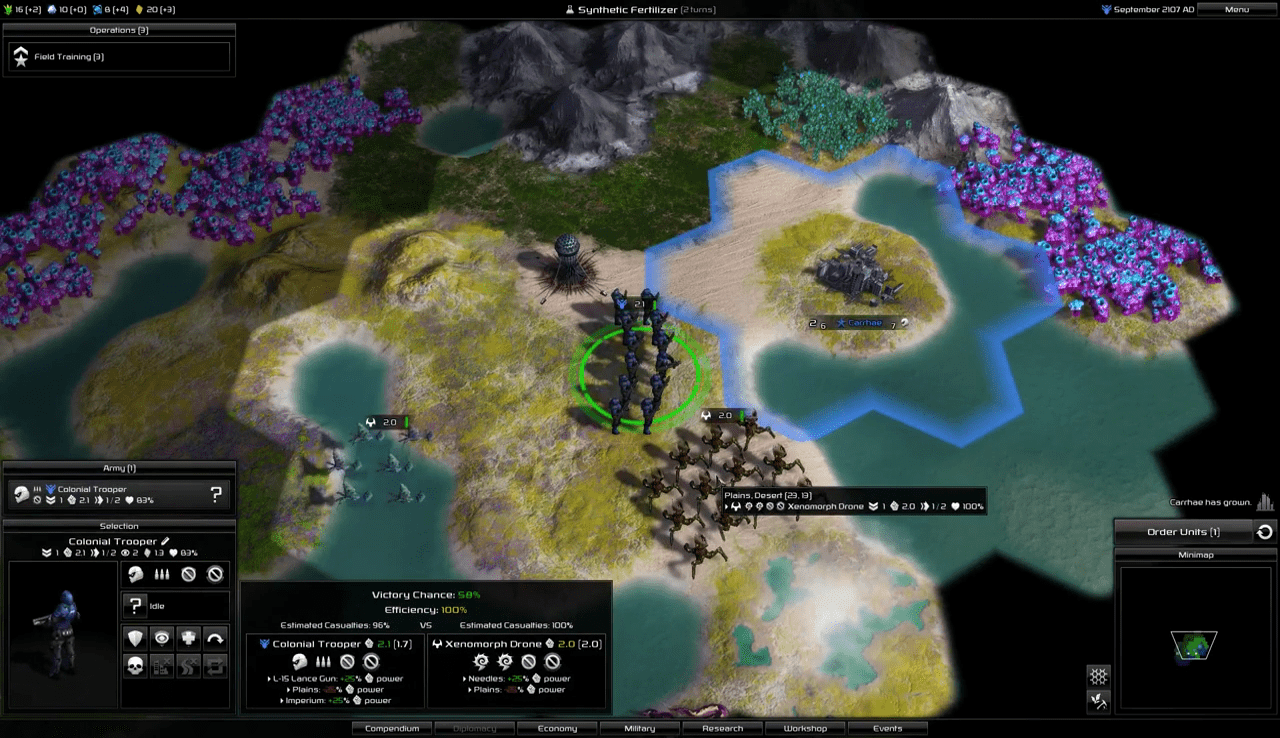
Task: Toggle the hex grid overlay
Action: tap(1098, 677)
